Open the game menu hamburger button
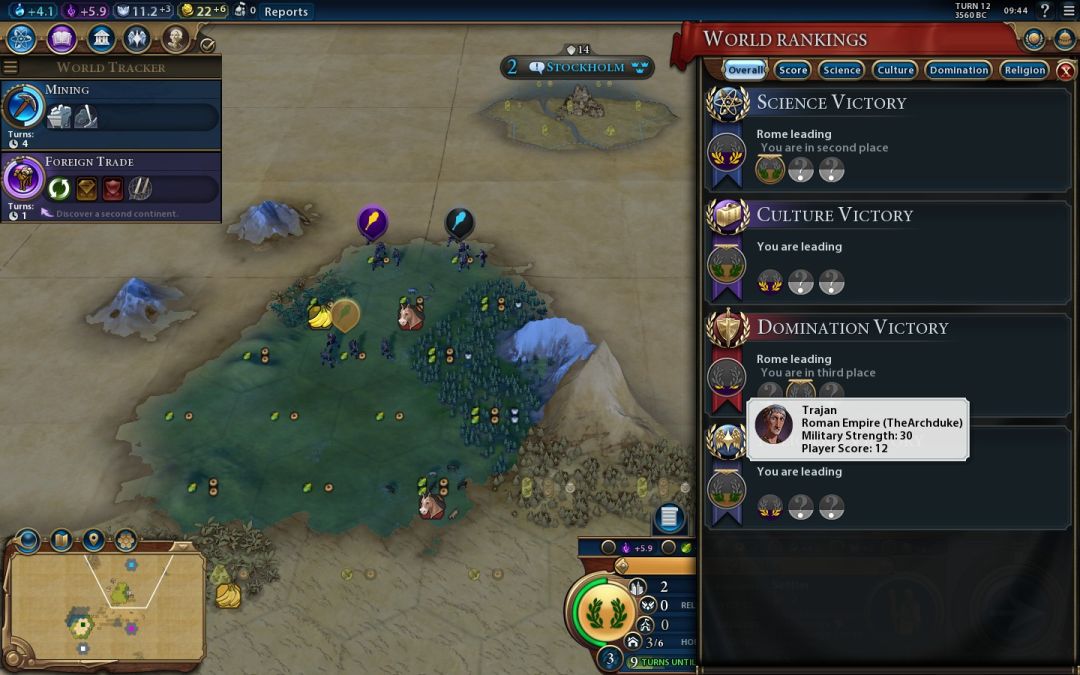 pyautogui.click(x=1068, y=11)
